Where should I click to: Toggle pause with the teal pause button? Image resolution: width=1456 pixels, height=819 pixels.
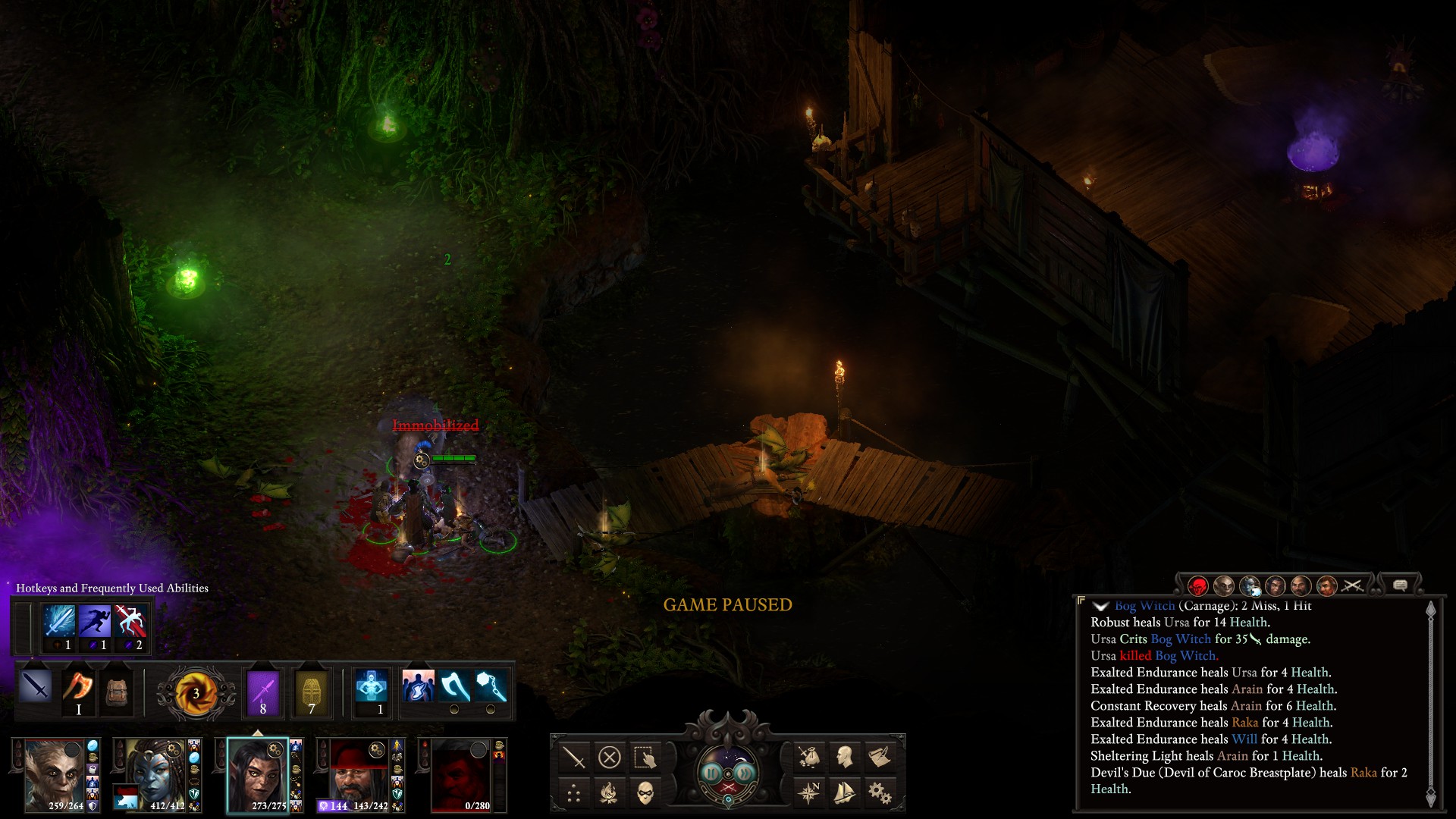[x=711, y=773]
